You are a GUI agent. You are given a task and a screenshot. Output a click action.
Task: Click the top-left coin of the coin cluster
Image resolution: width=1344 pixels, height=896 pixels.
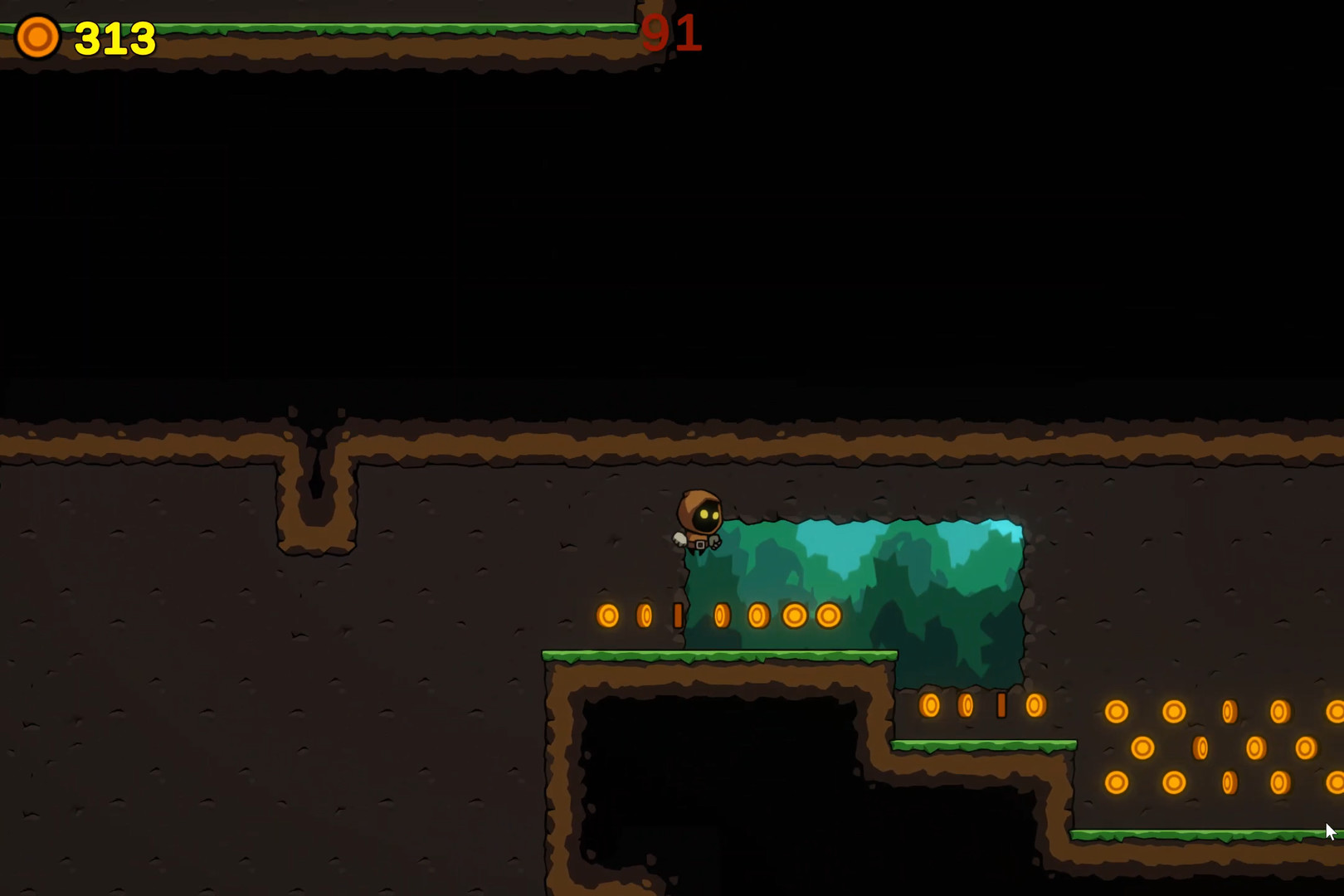click(x=1117, y=709)
